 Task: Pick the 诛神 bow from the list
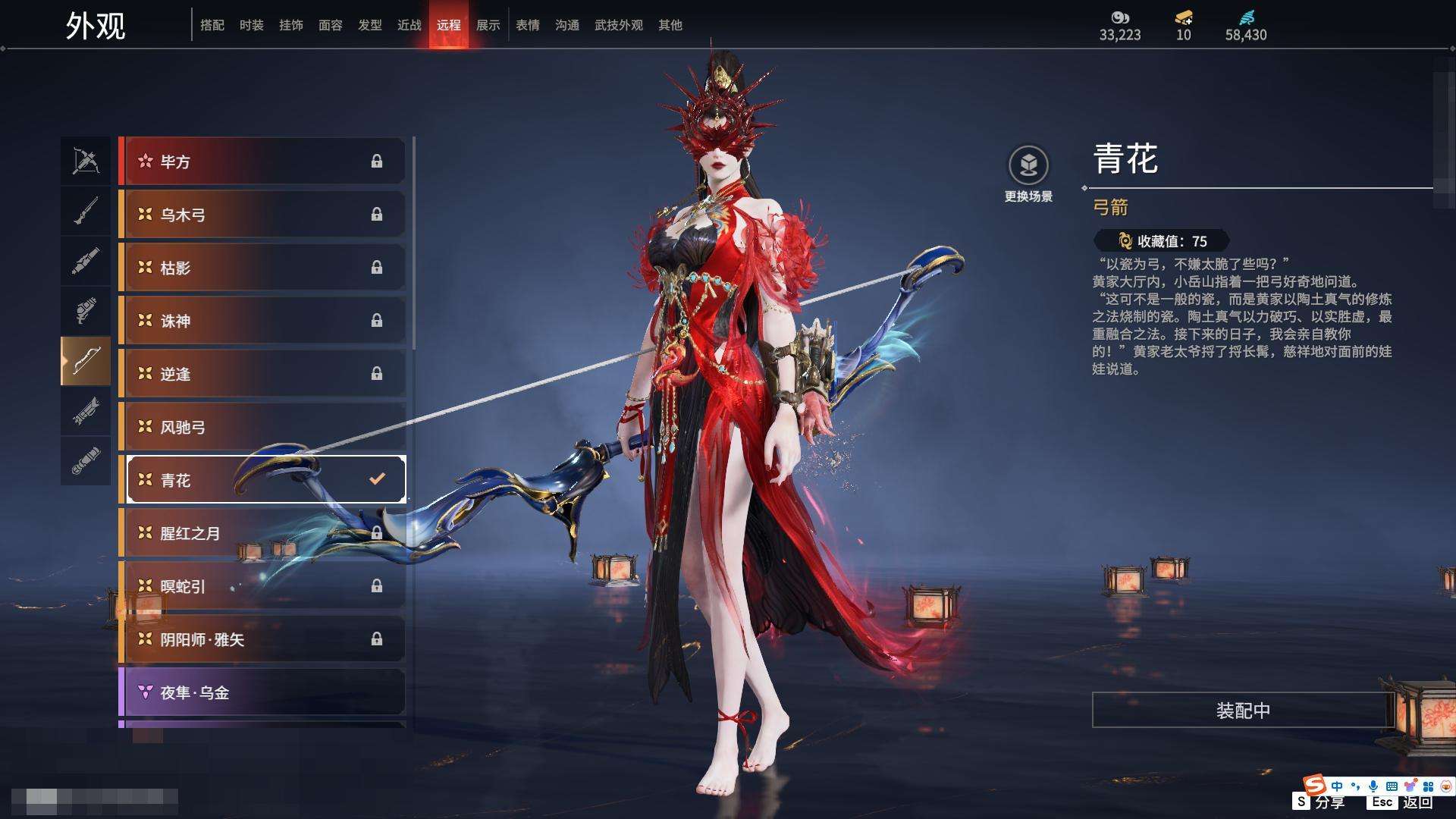point(263,321)
